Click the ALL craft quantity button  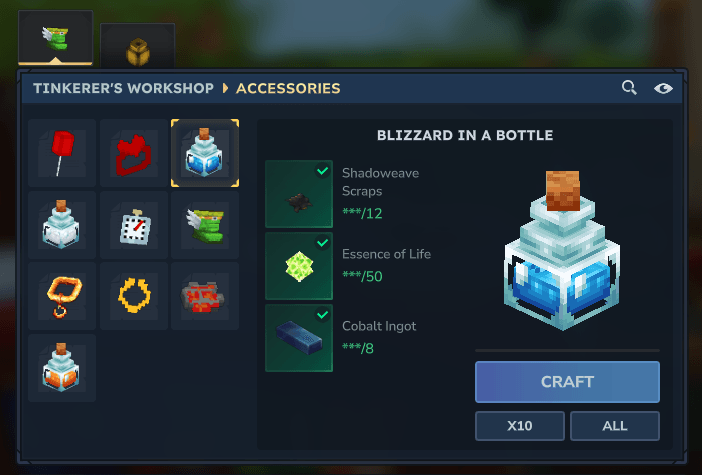click(615, 426)
